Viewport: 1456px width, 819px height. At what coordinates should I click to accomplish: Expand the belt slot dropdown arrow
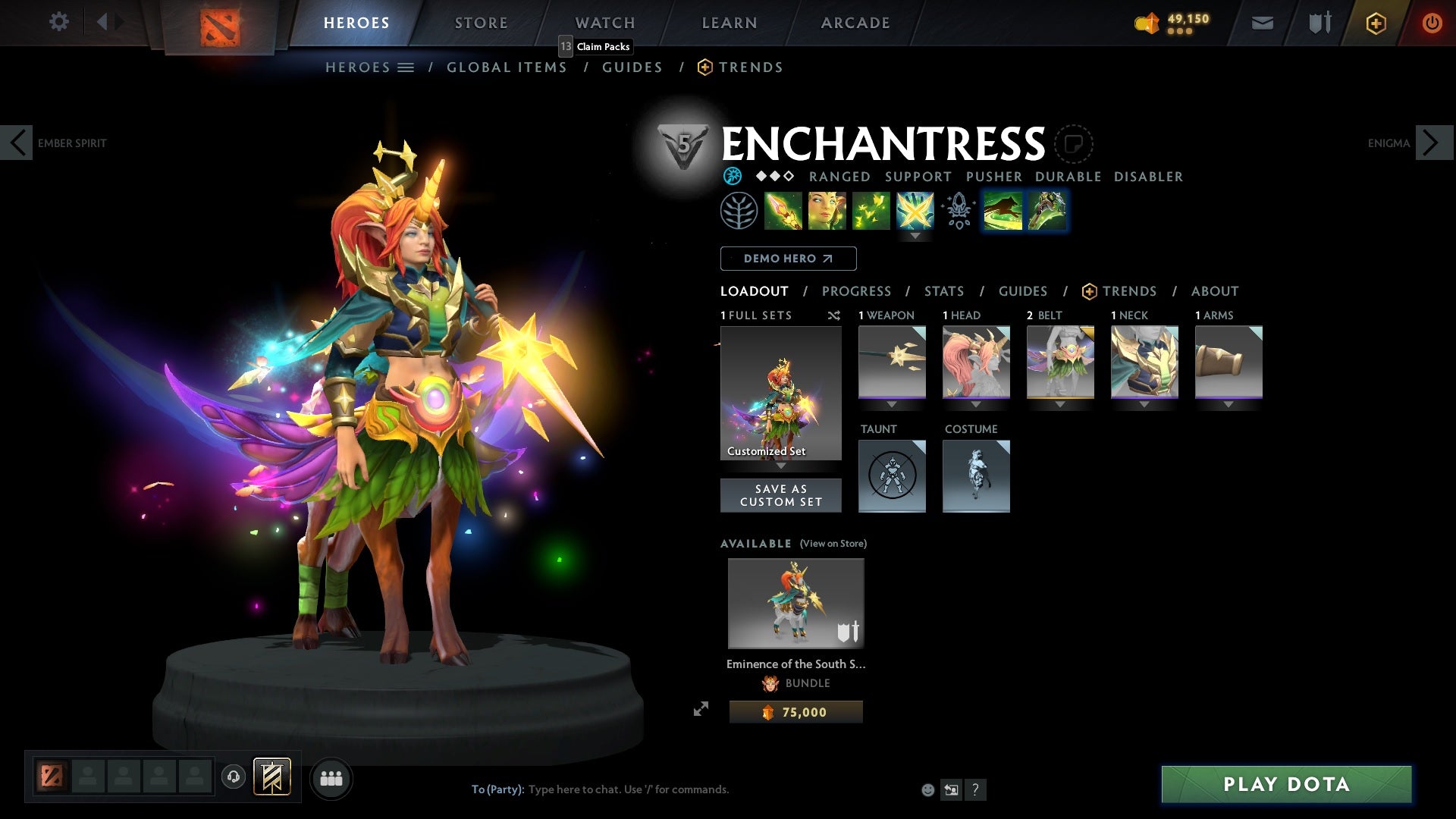[x=1060, y=404]
